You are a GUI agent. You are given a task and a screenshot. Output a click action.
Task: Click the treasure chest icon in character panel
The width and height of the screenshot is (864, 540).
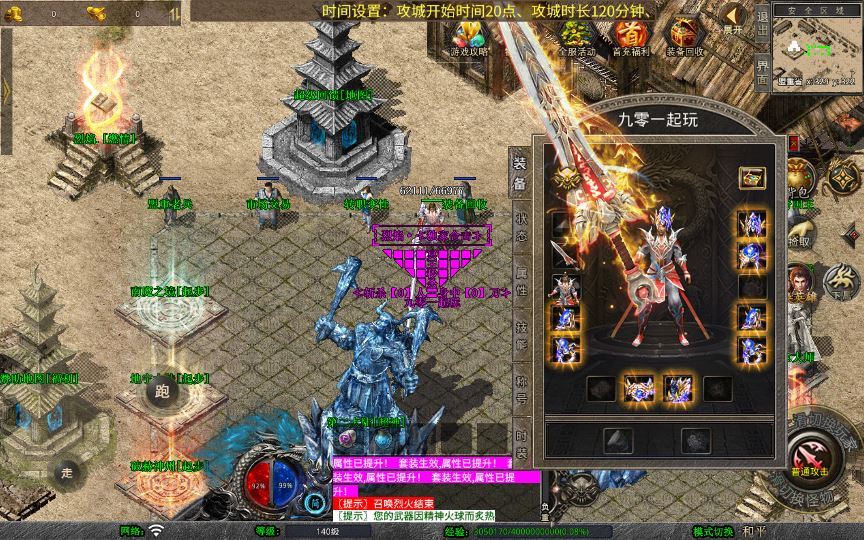[752, 178]
